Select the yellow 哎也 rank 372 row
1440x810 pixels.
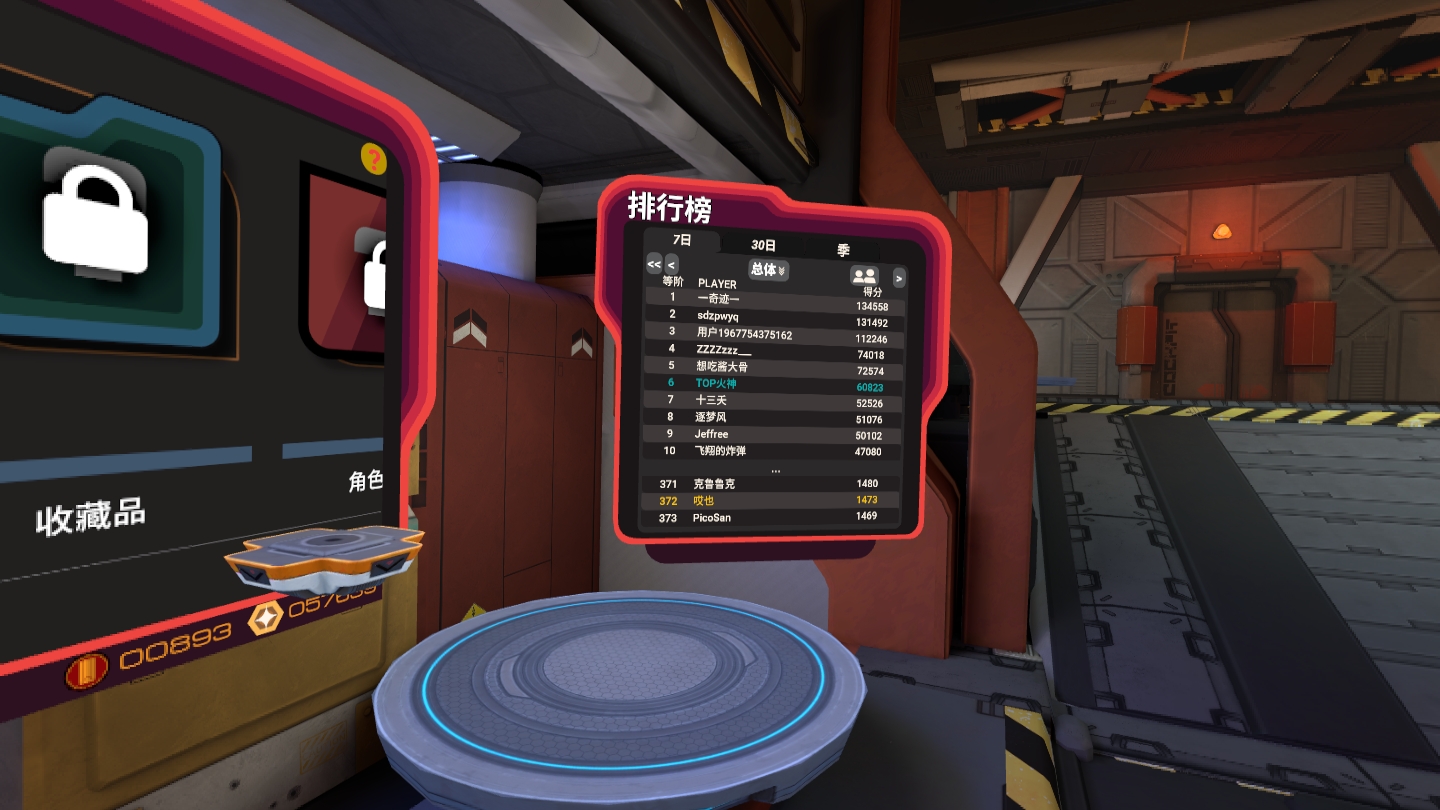(770, 500)
